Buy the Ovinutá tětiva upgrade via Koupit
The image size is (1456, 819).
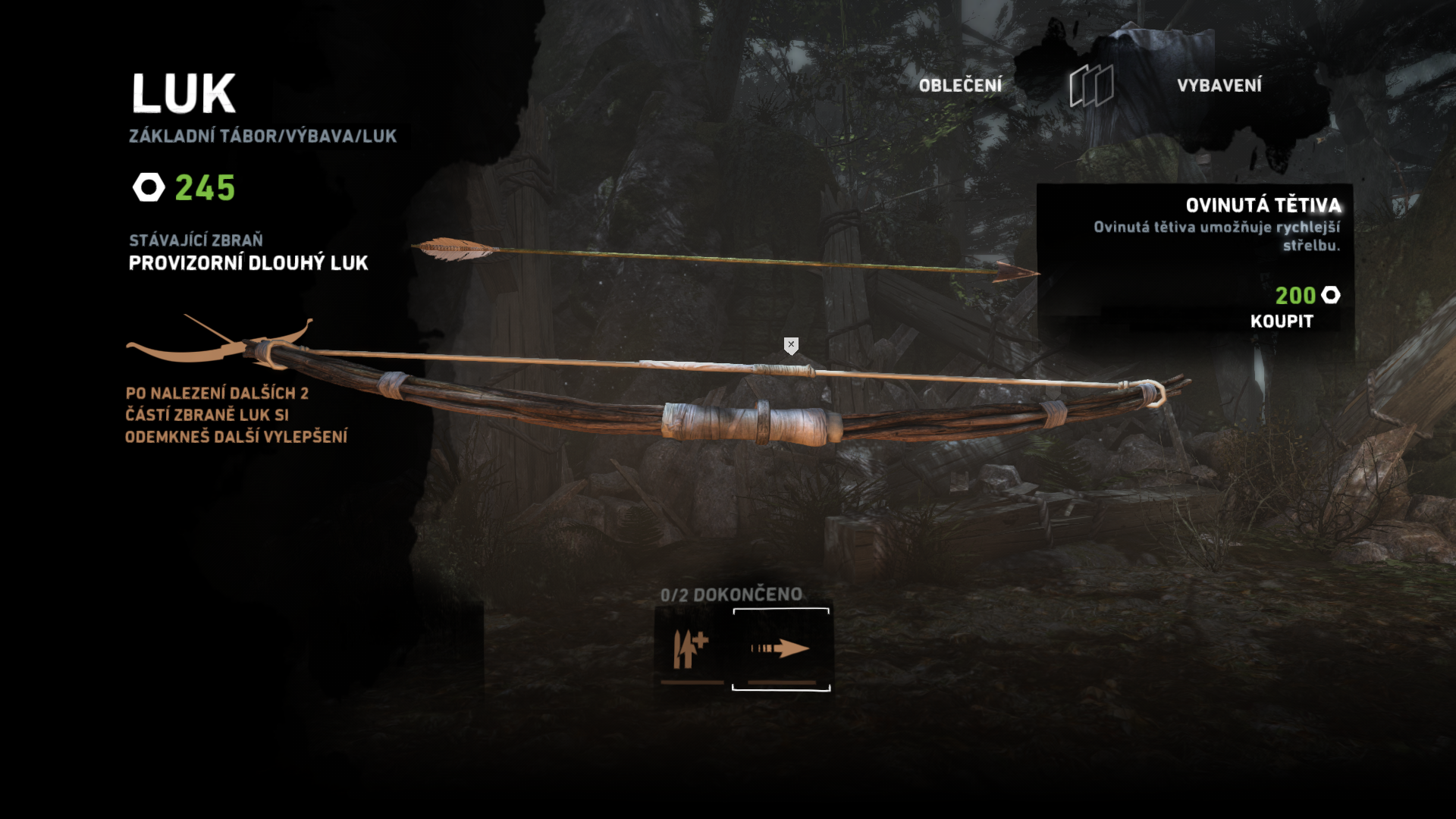pos(1281,322)
